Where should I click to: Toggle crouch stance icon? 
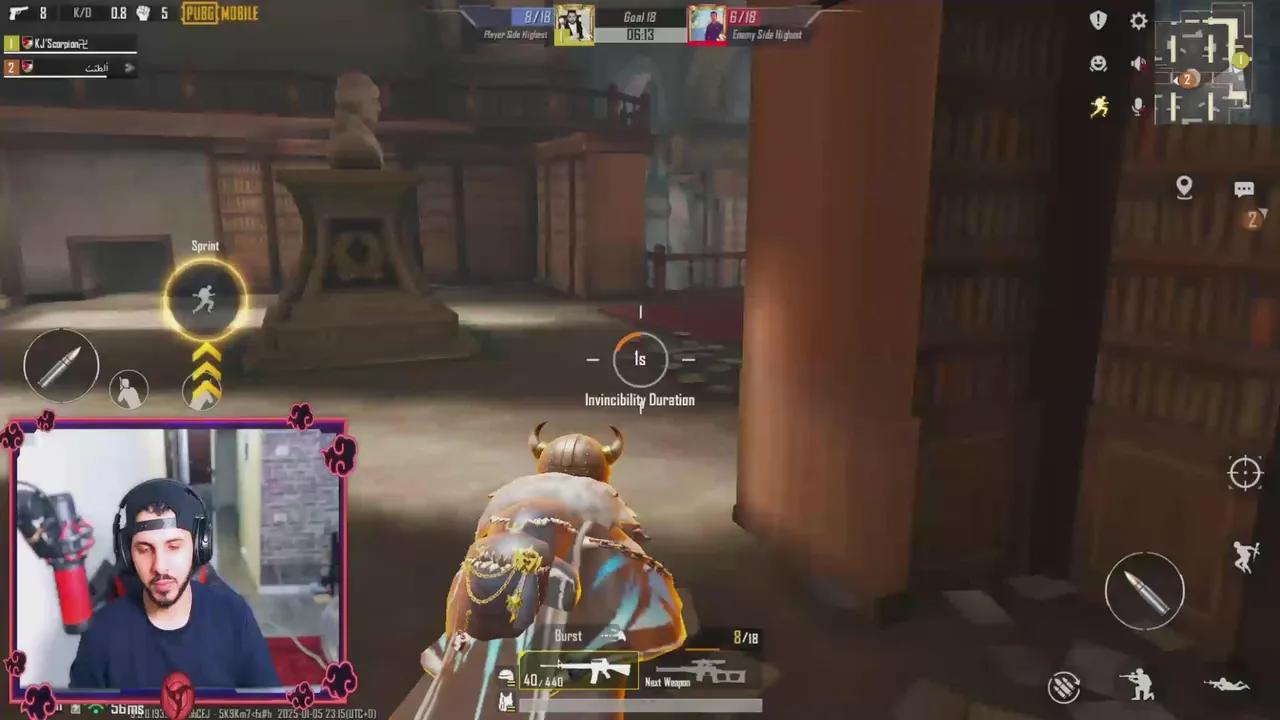(1140, 687)
